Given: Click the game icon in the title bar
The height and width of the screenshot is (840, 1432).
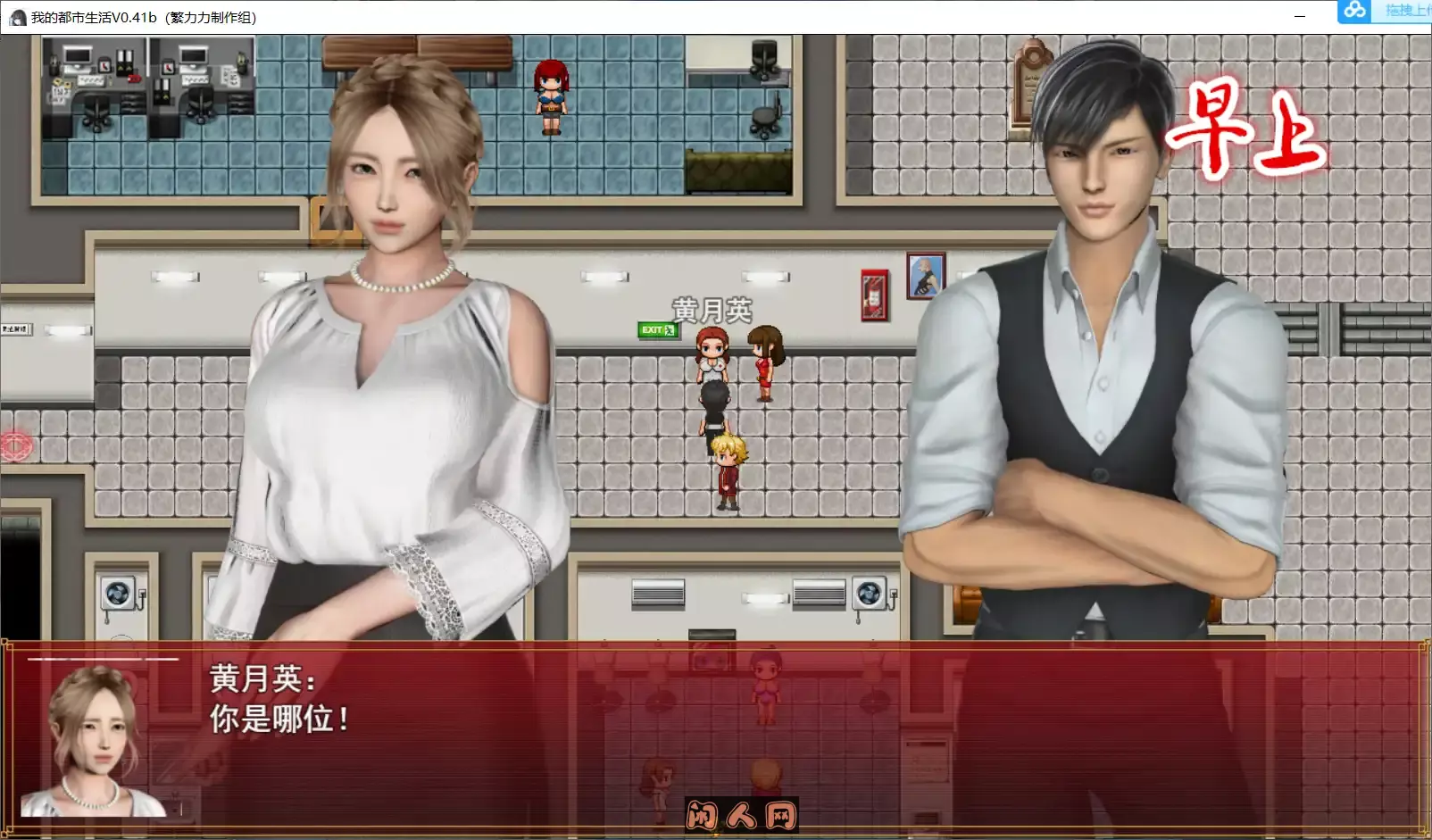Looking at the screenshot, I should click(x=20, y=15).
